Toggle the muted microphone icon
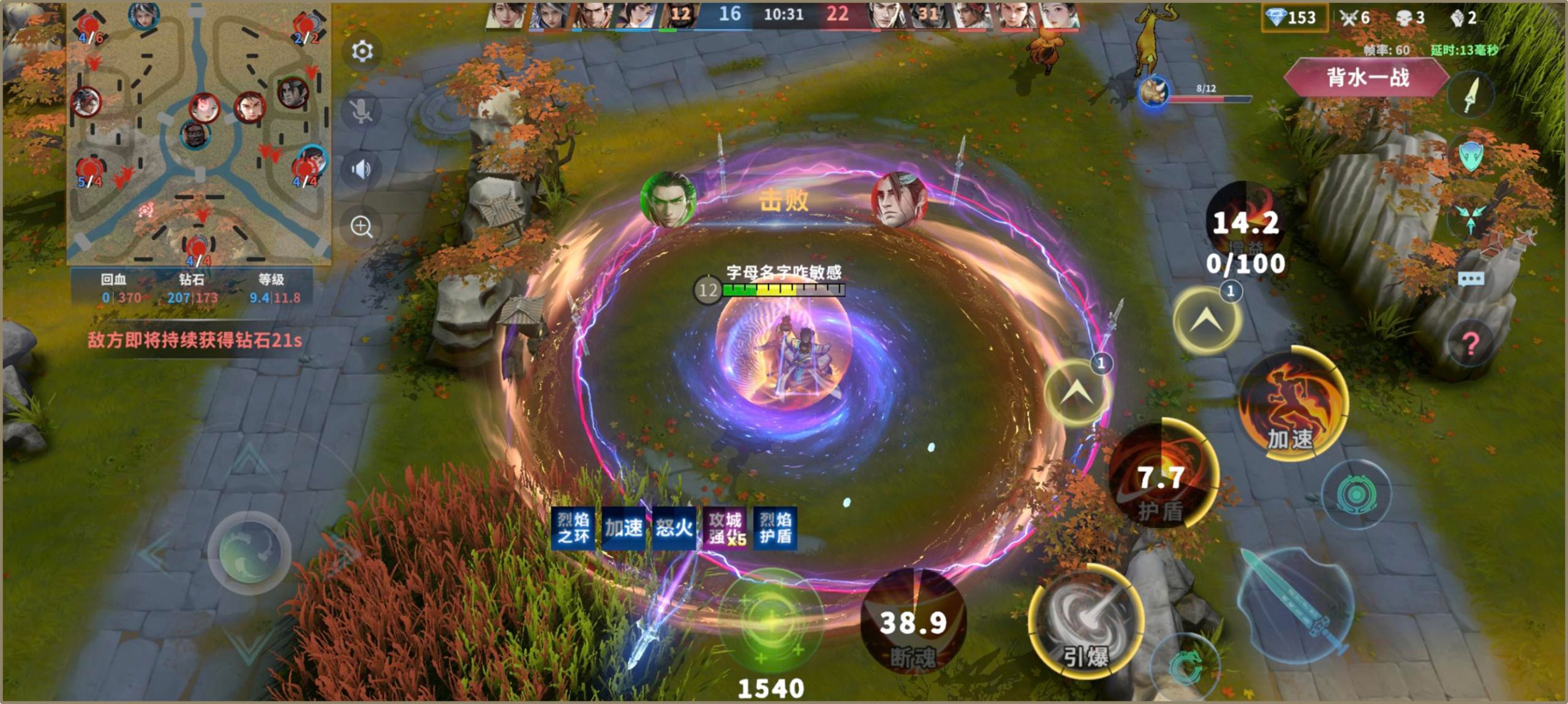1568x704 pixels. [361, 111]
